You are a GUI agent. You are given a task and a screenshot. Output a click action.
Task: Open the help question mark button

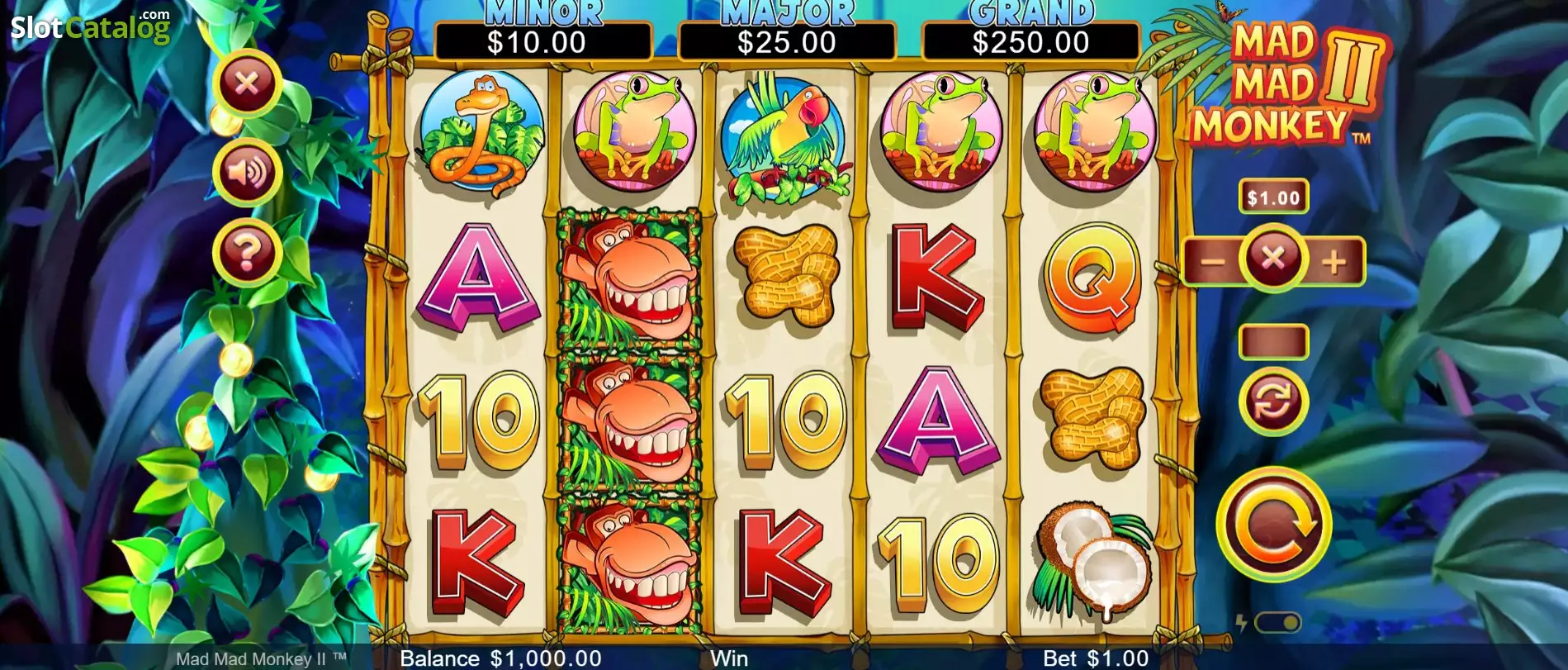[247, 253]
